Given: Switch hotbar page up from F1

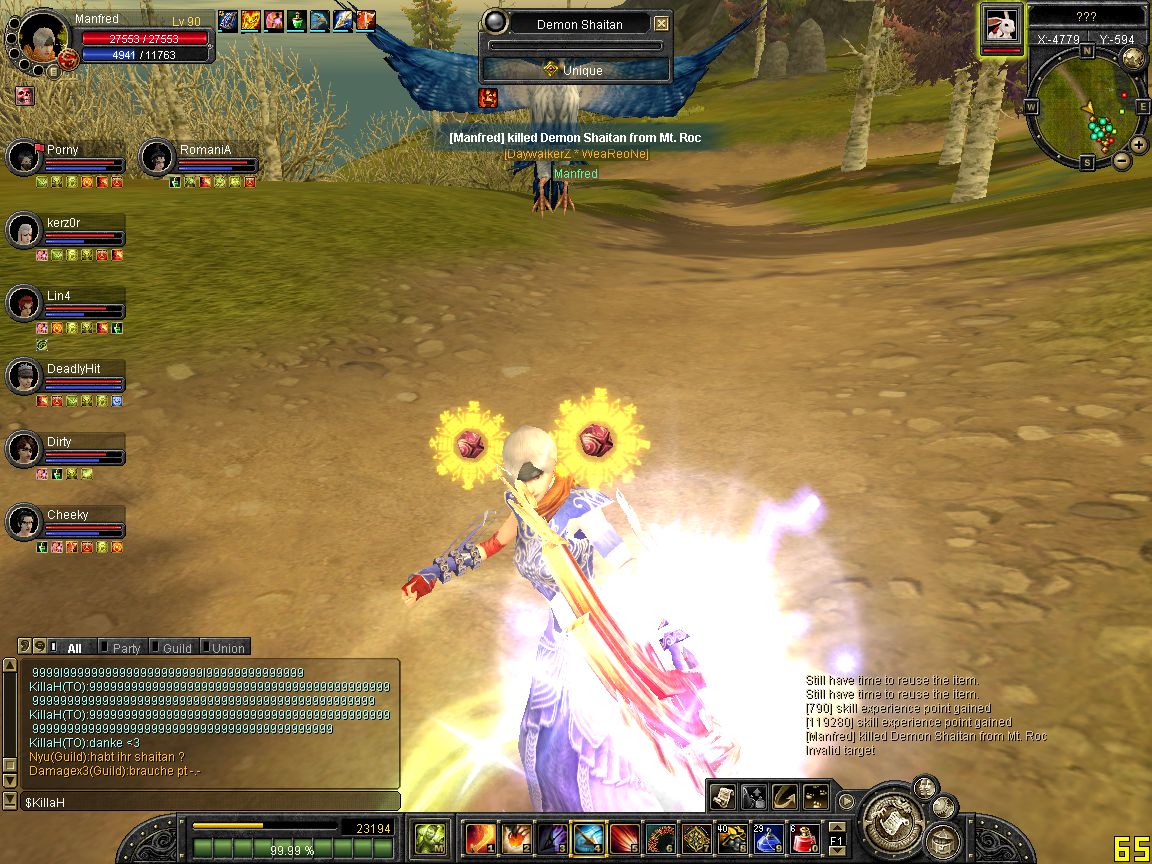Looking at the screenshot, I should 838,826.
